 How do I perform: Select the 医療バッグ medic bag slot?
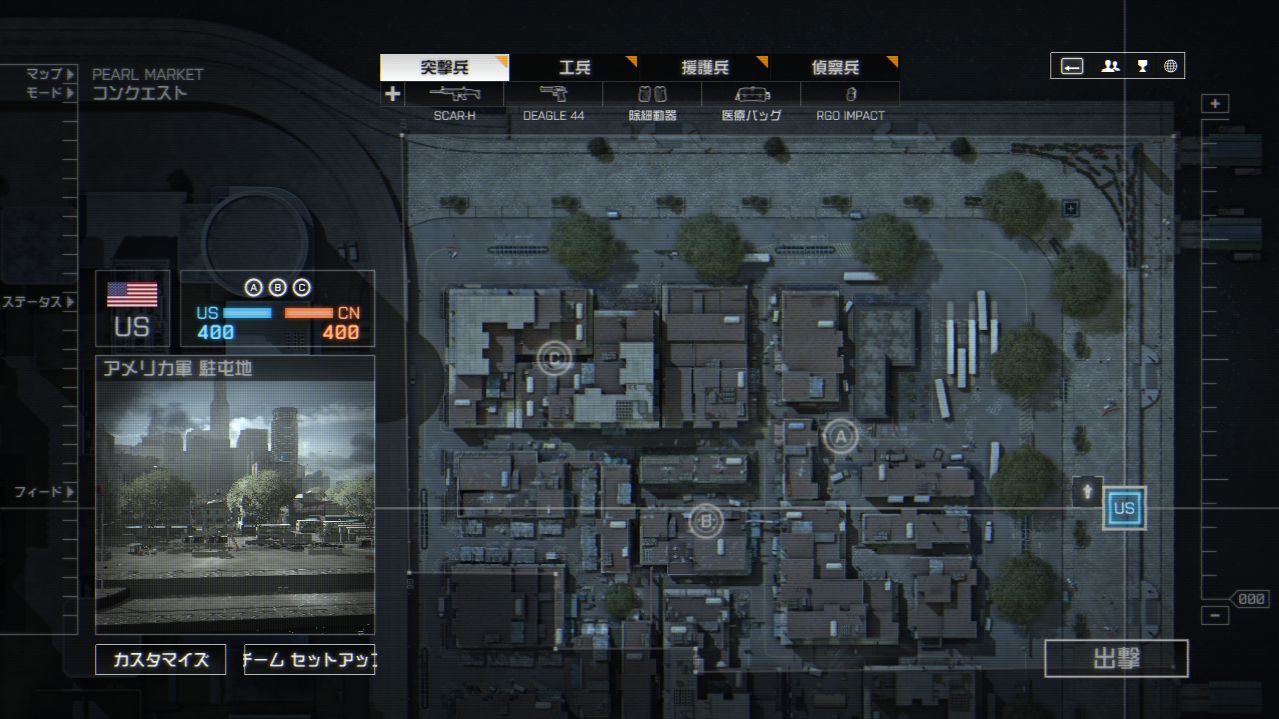point(751,95)
